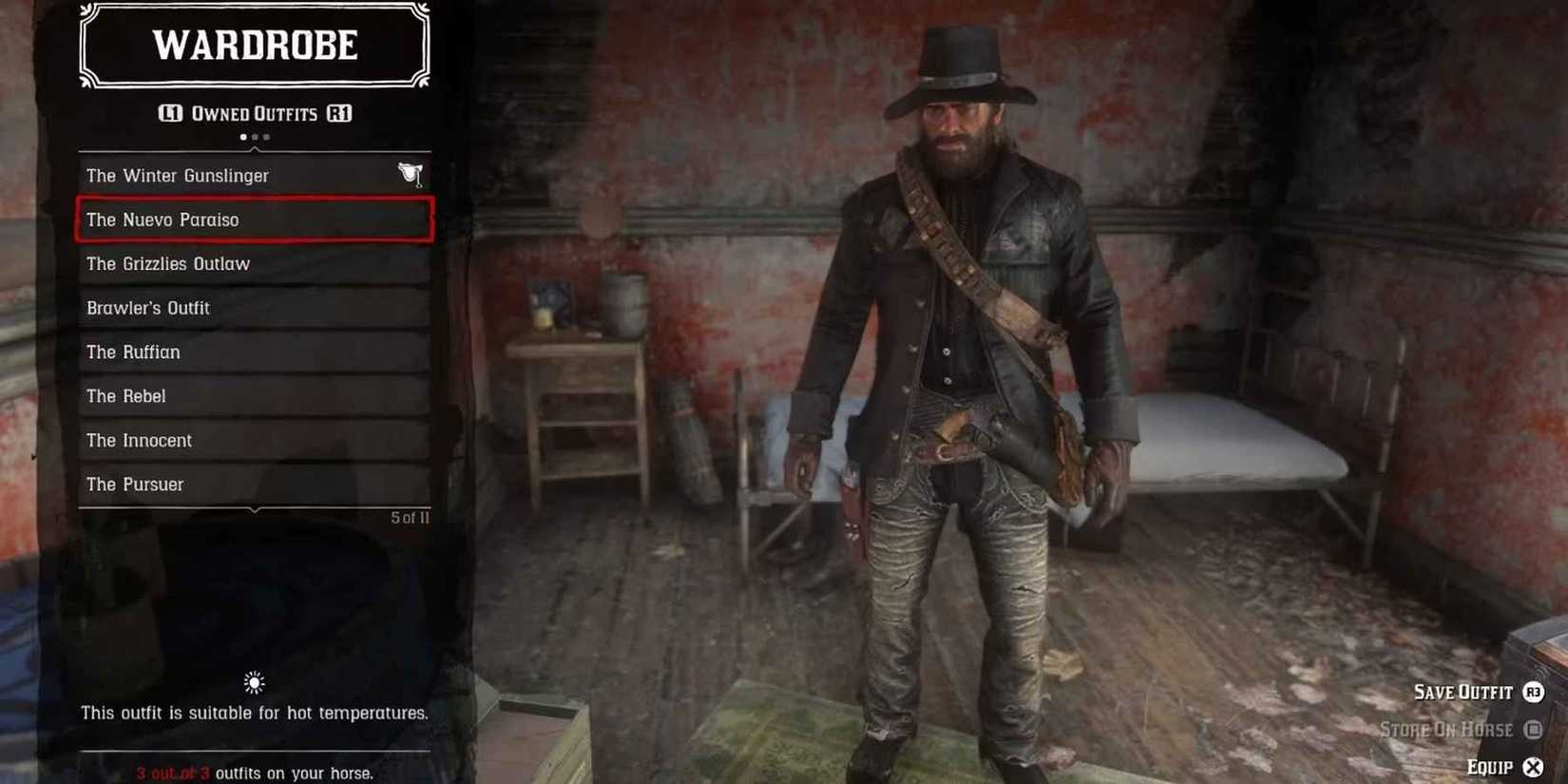Click the horse saddle icon next to The Winter Gunslinger

(410, 174)
